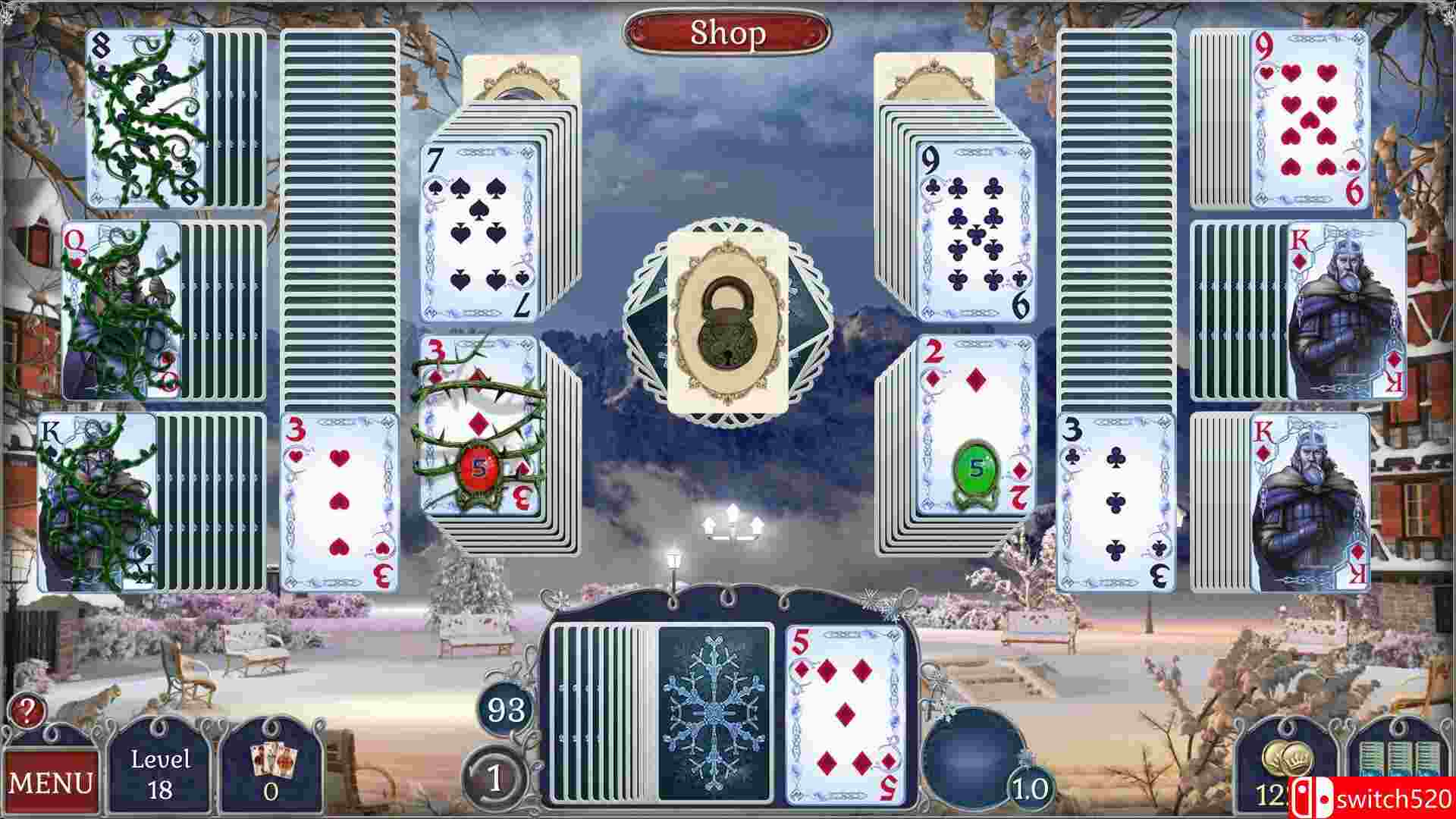Click the 93 score badge
The image size is (1456, 819).
506,711
